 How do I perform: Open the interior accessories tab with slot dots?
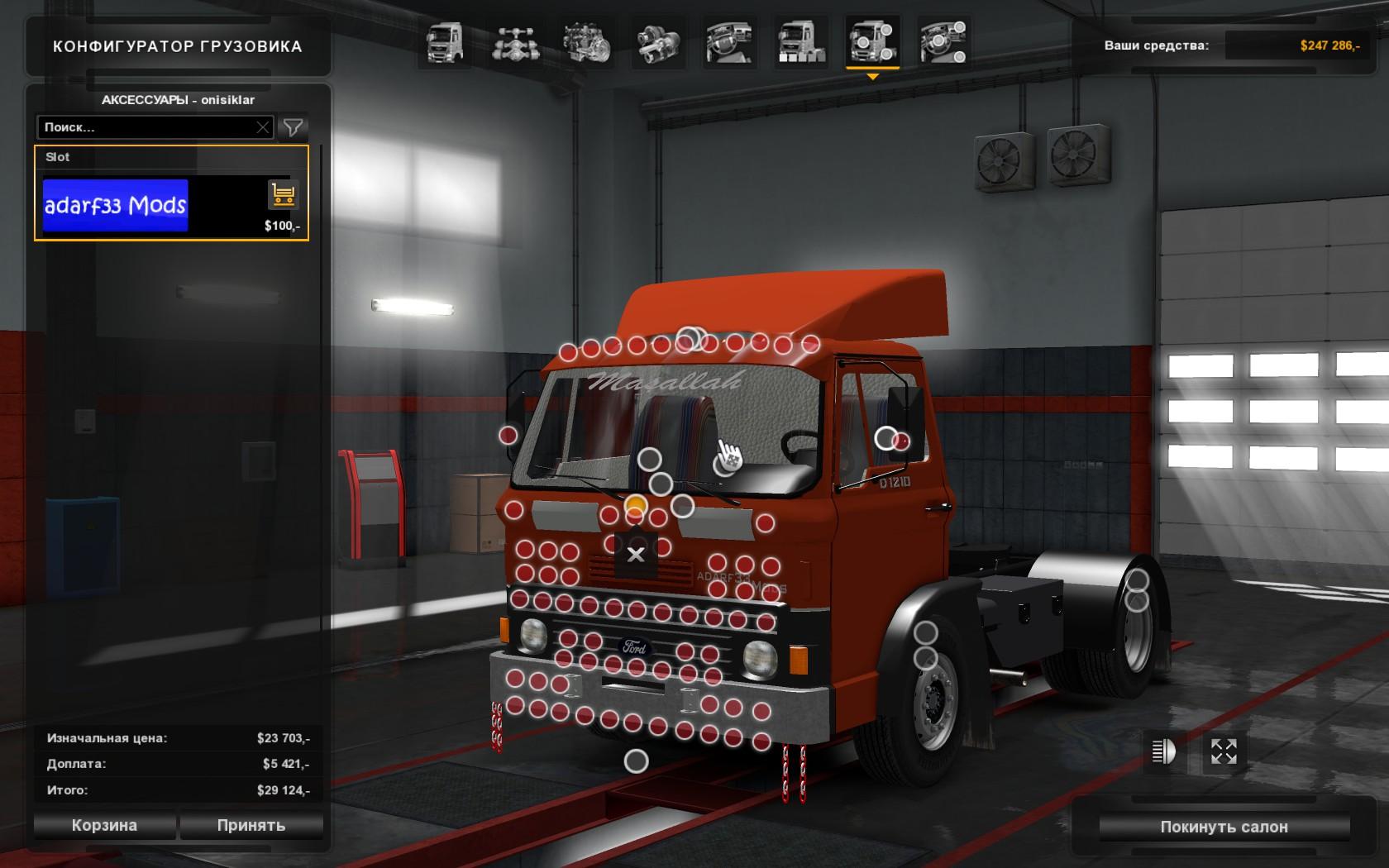943,43
